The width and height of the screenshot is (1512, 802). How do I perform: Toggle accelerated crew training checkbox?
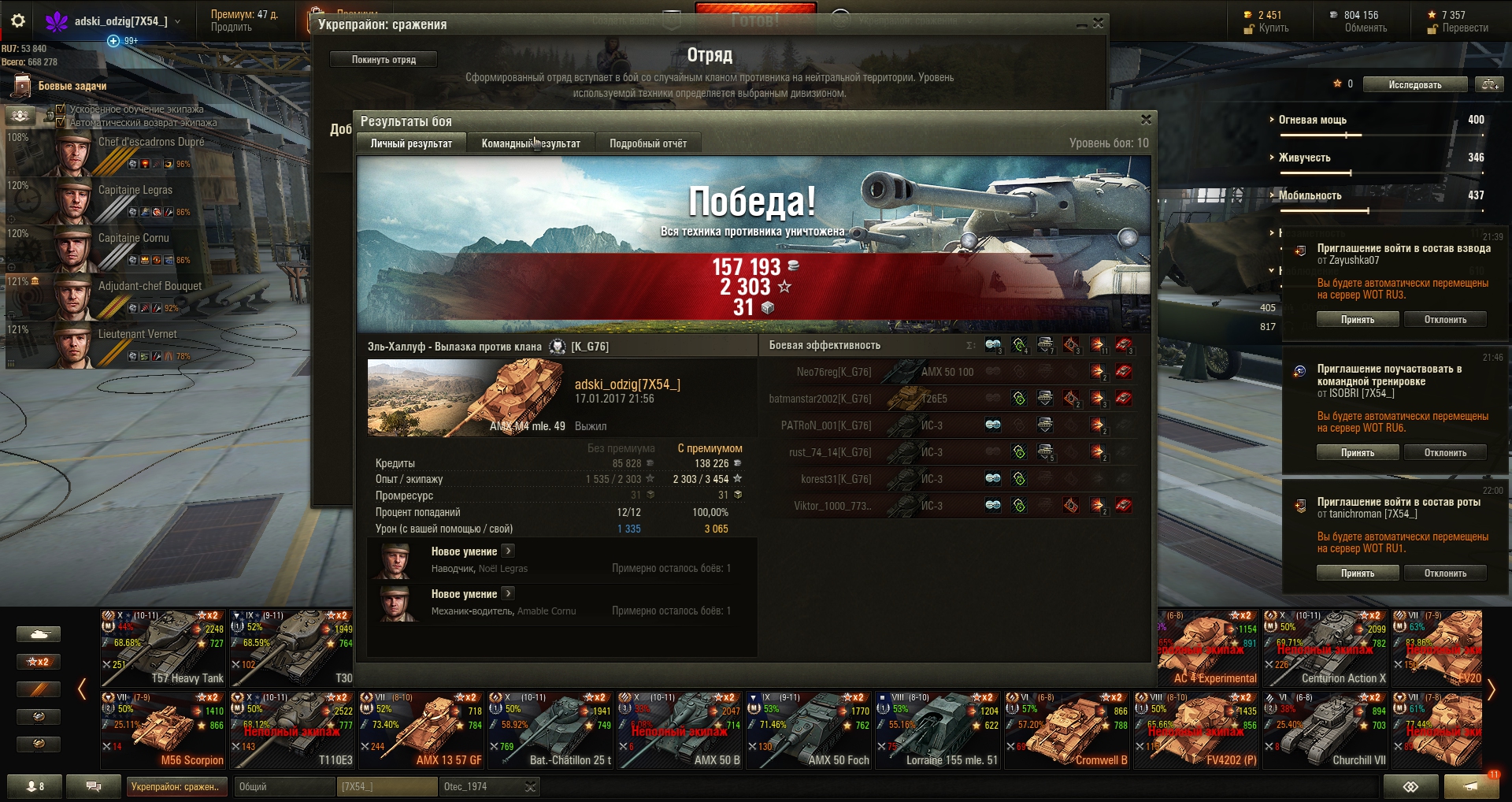61,109
